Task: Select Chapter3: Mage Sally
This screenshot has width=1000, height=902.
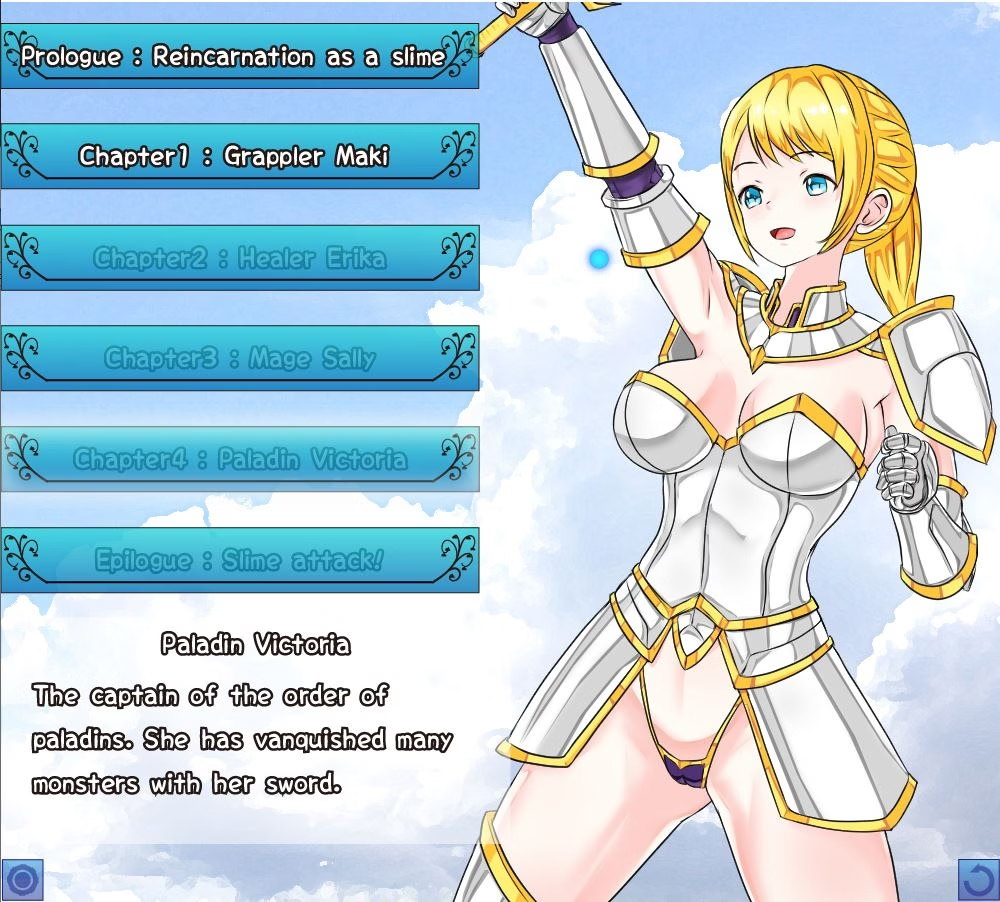Action: [x=239, y=358]
